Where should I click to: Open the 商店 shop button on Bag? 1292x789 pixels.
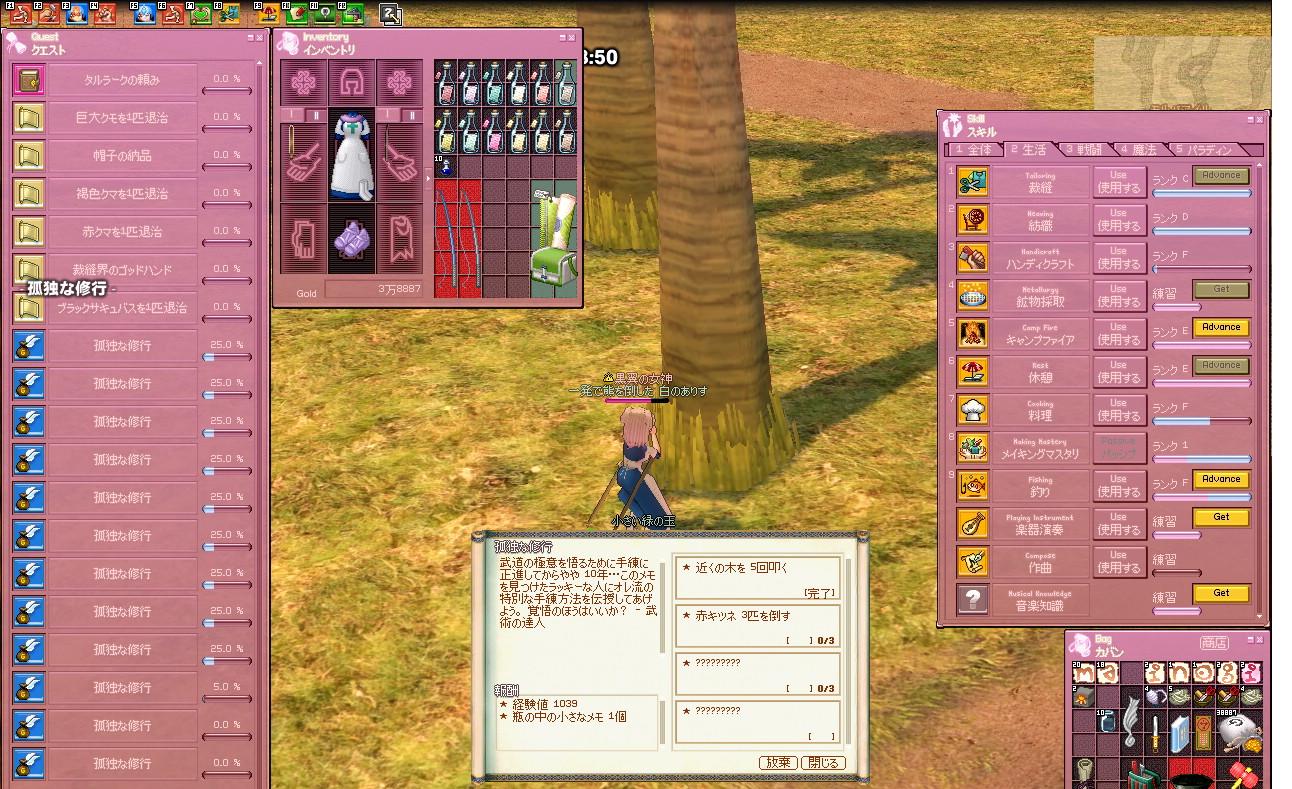(1214, 643)
